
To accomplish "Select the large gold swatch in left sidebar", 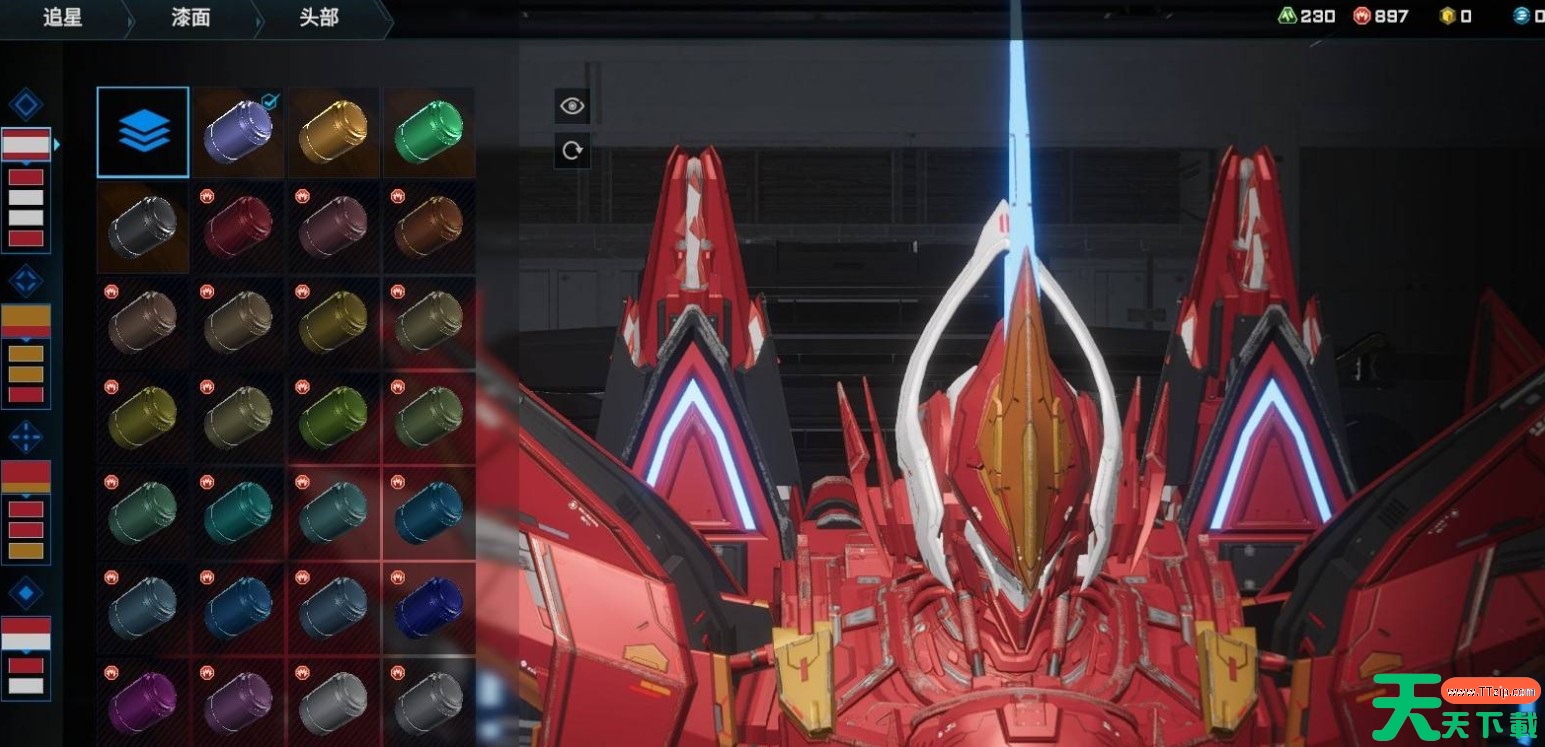I will (x=26, y=319).
